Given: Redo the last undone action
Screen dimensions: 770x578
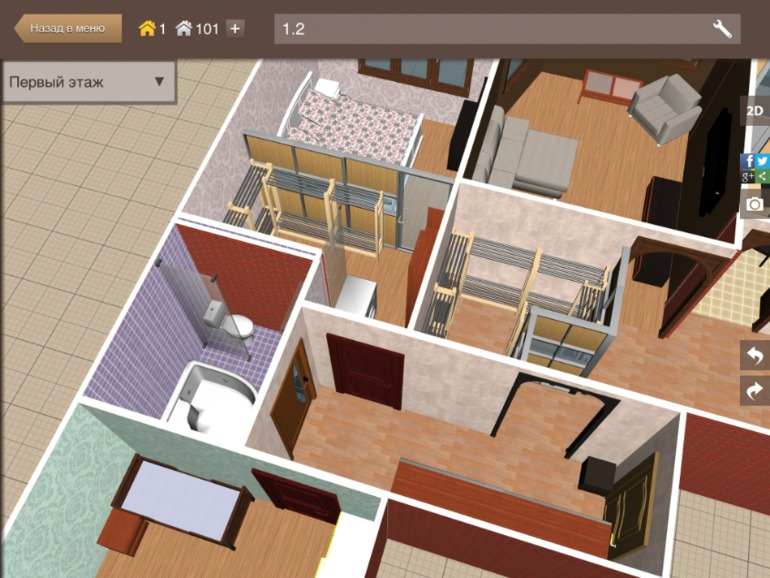Looking at the screenshot, I should tap(755, 390).
